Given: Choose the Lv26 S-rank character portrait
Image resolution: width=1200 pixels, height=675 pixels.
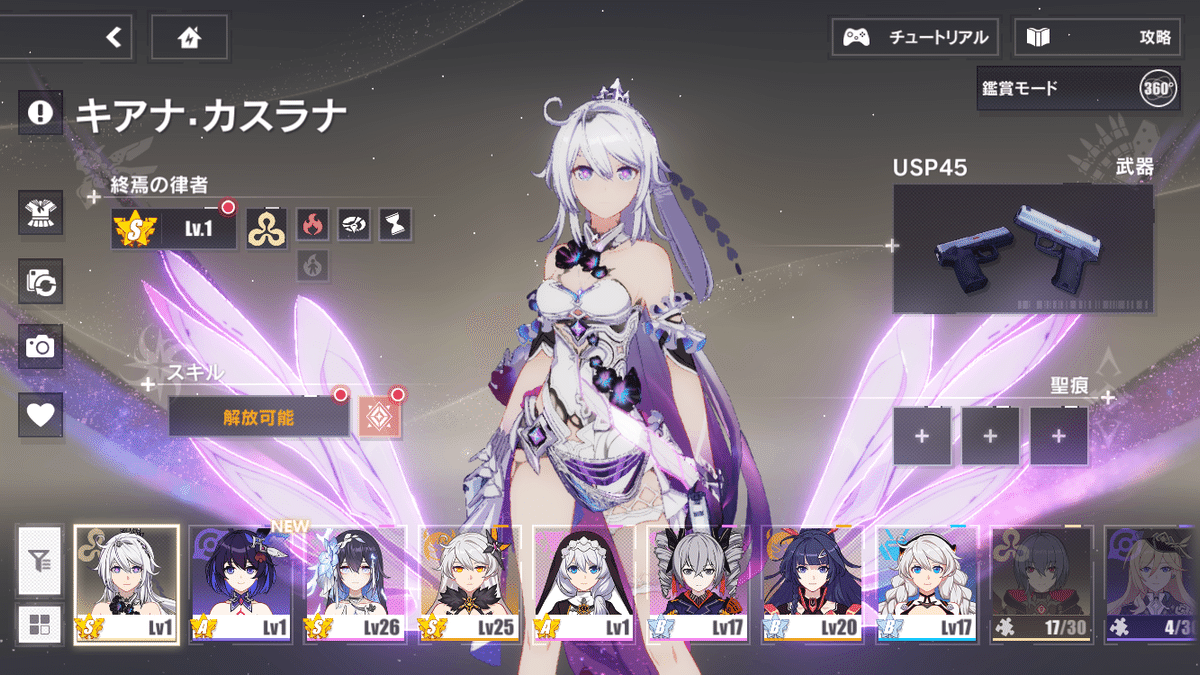Looking at the screenshot, I should tap(355, 585).
